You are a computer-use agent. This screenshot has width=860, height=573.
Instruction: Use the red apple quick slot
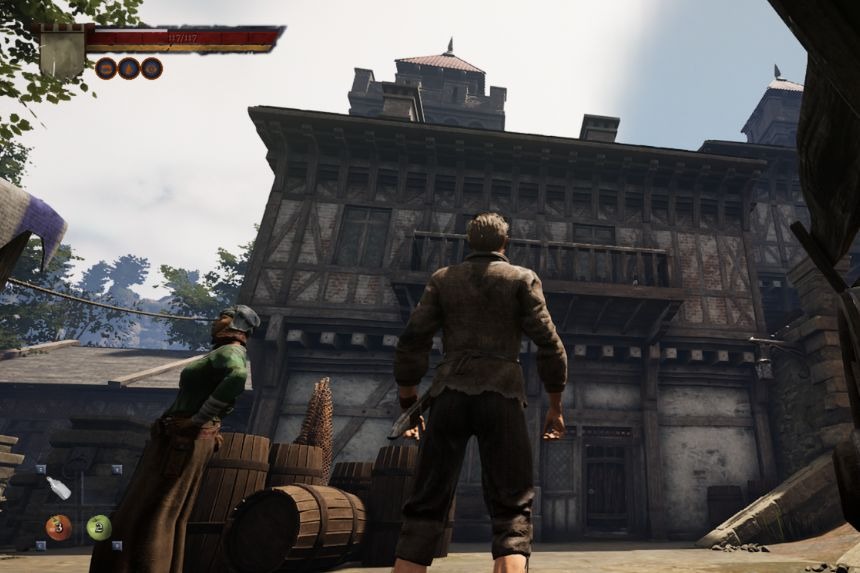click(x=59, y=527)
